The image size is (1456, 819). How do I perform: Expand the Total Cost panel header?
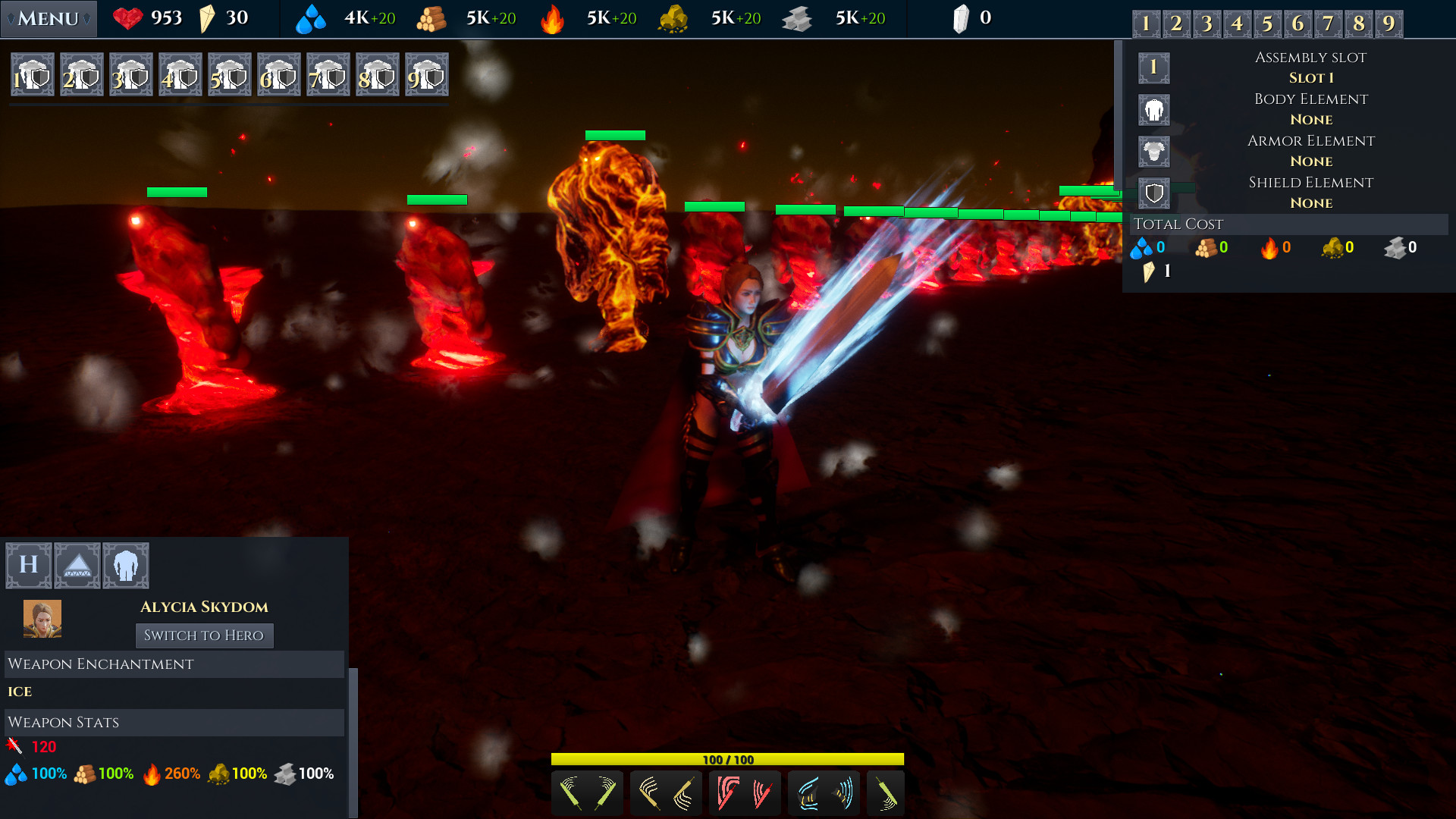1178,224
